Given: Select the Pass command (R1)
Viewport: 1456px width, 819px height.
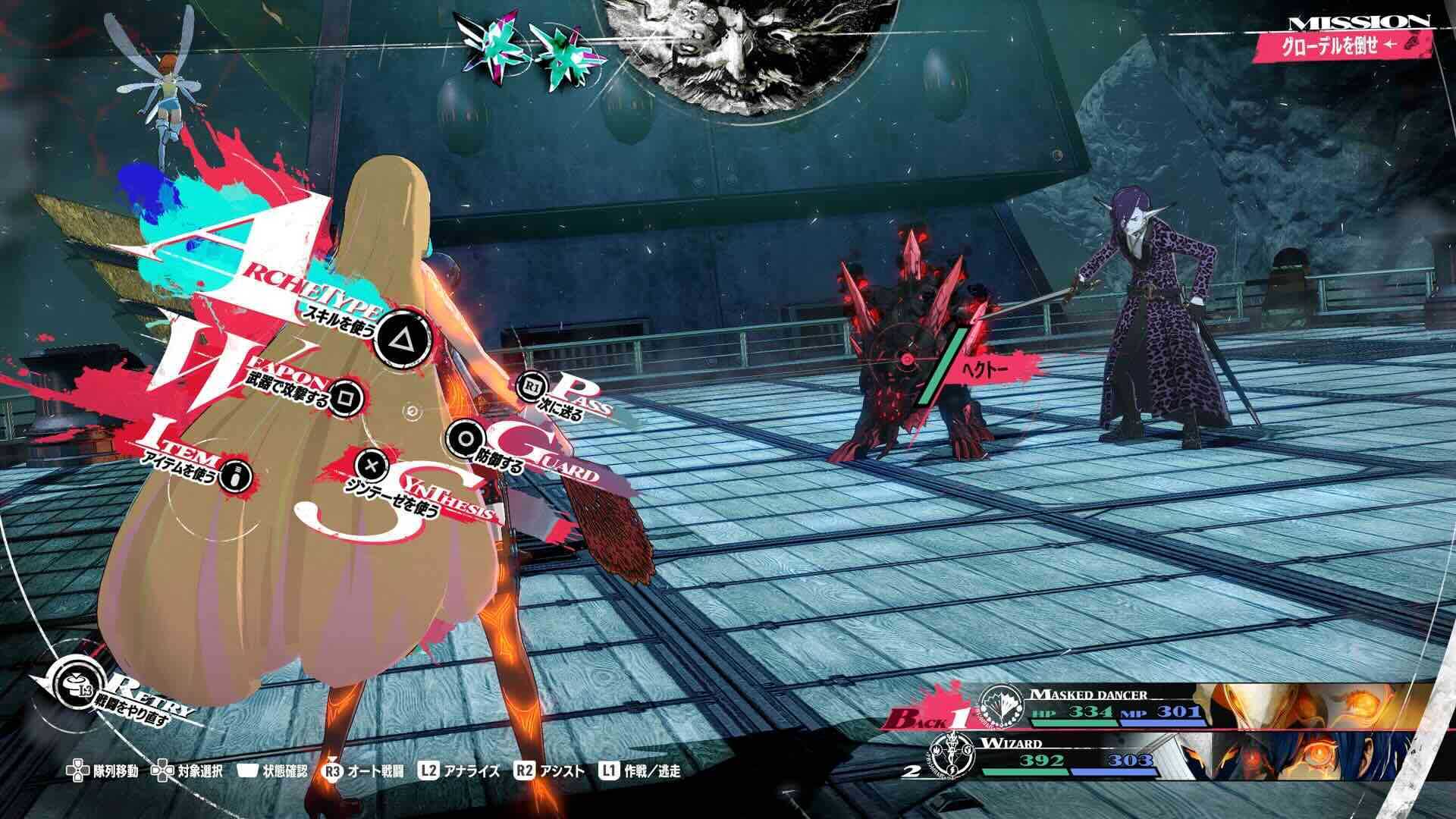Looking at the screenshot, I should pos(531,385).
